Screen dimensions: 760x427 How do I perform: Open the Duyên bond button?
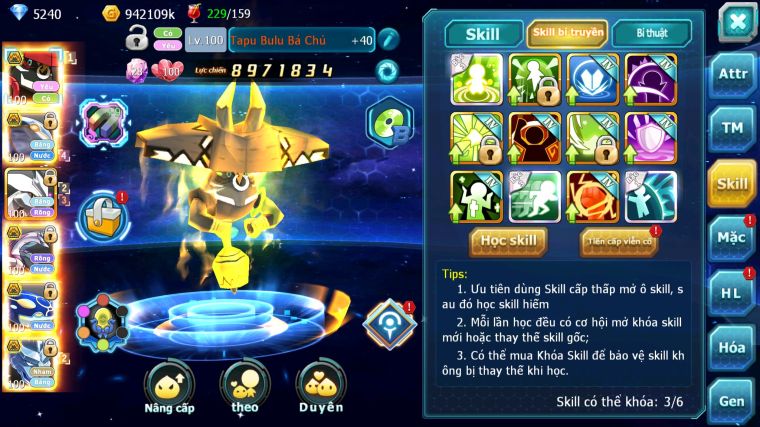tap(320, 388)
